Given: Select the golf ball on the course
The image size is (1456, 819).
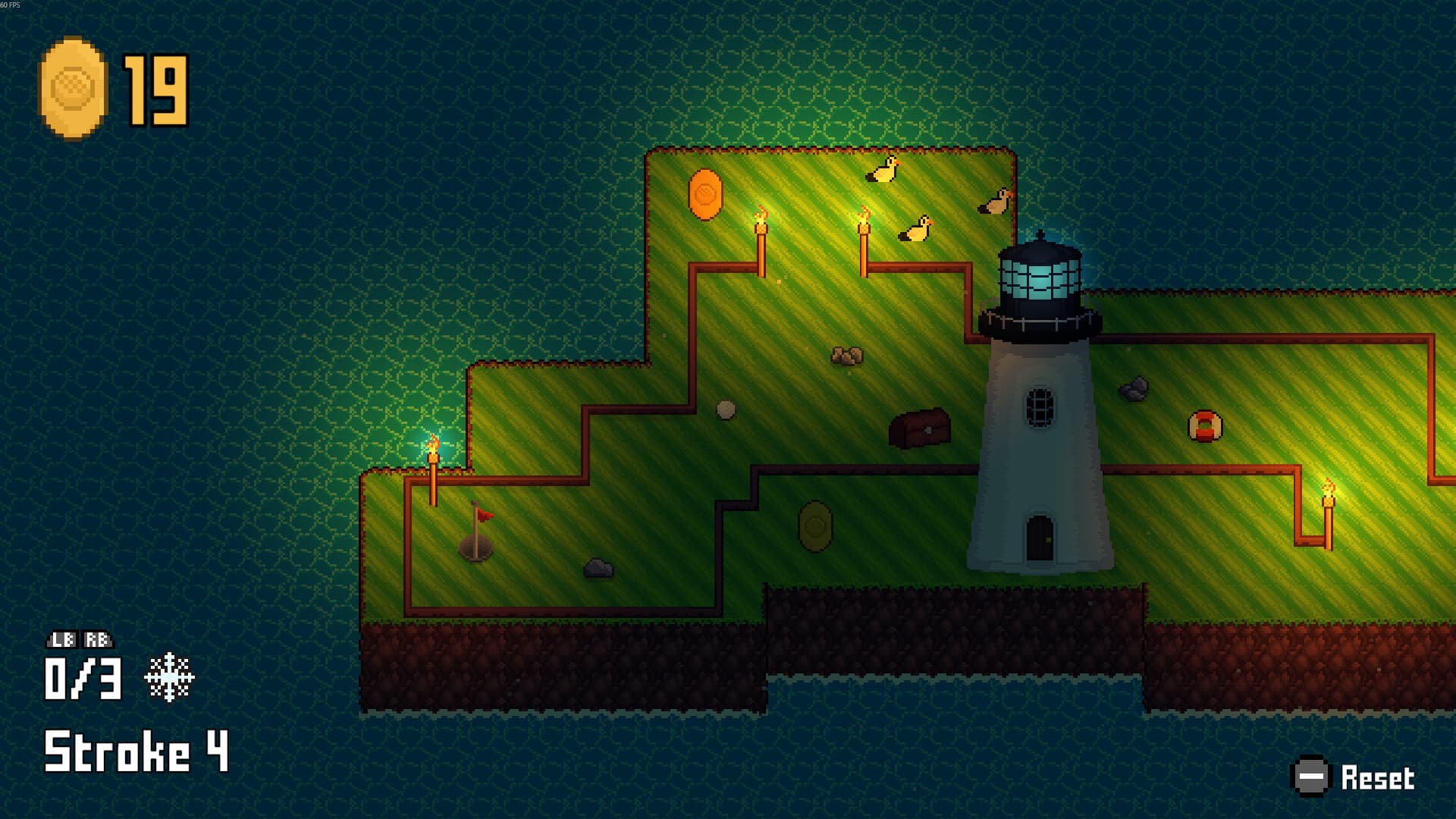Looking at the screenshot, I should [724, 410].
